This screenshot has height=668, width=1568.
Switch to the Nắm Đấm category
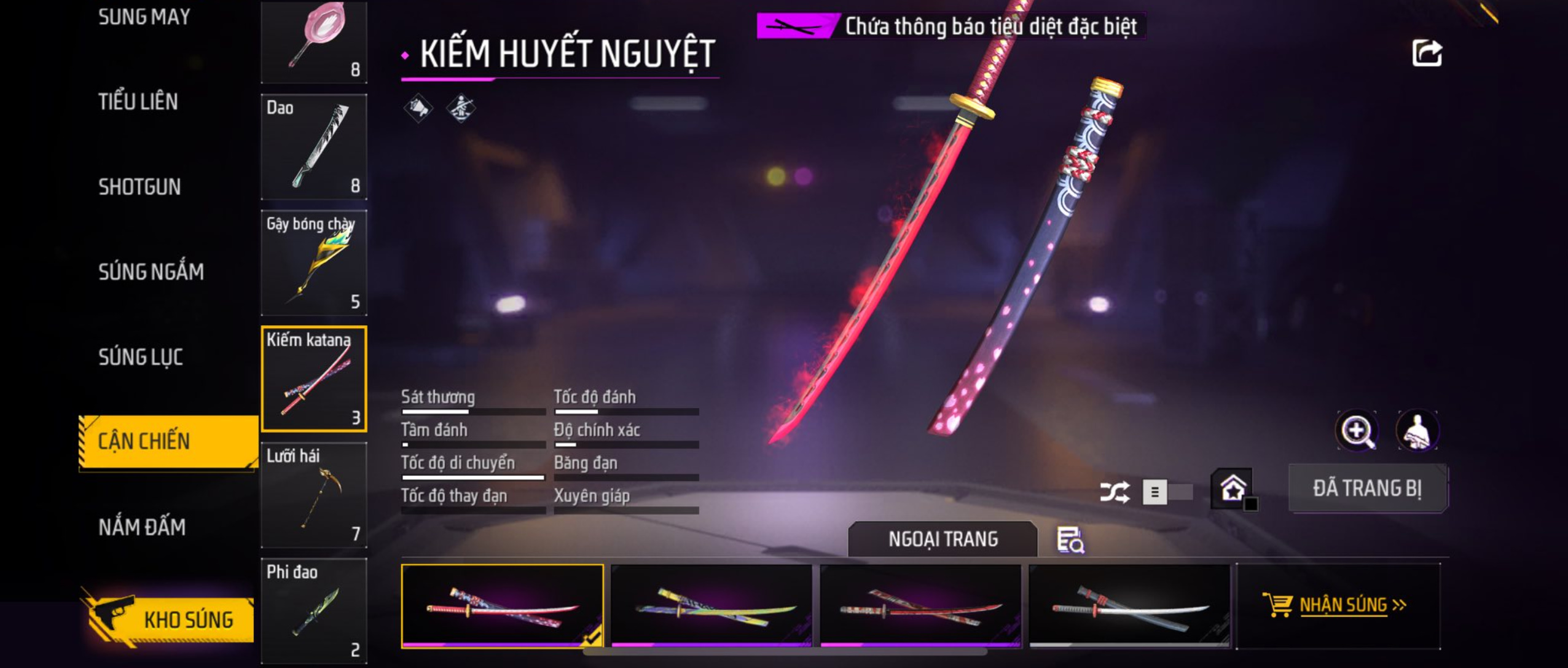(x=142, y=527)
